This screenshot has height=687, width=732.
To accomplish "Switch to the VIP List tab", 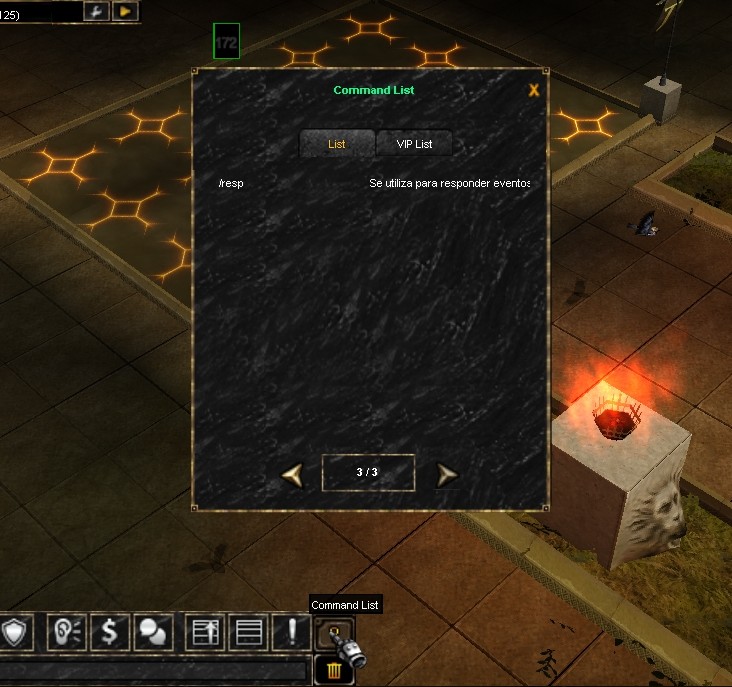I will point(414,144).
